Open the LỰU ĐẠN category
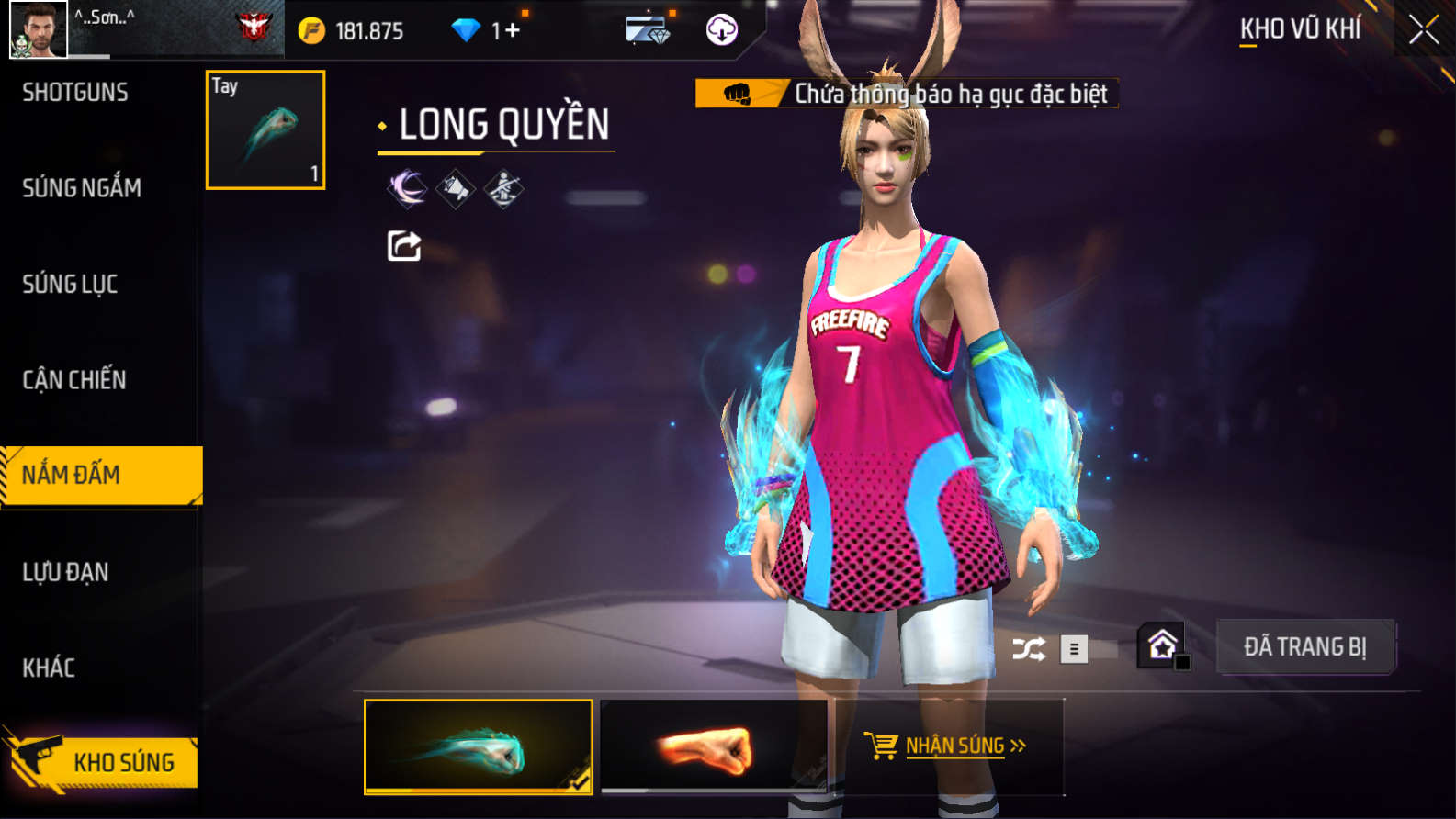The image size is (1456, 819). (65, 572)
